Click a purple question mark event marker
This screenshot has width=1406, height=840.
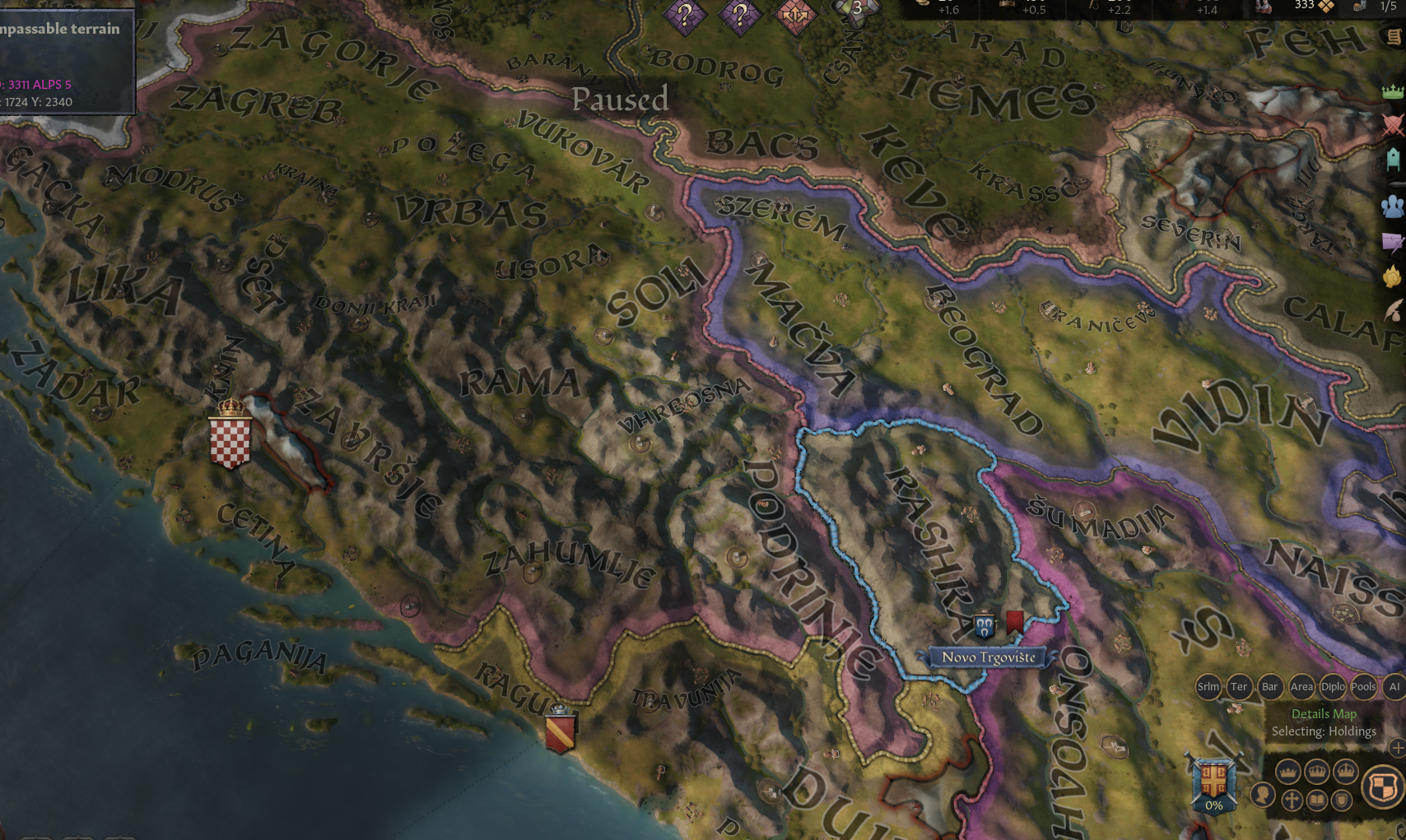[x=686, y=12]
